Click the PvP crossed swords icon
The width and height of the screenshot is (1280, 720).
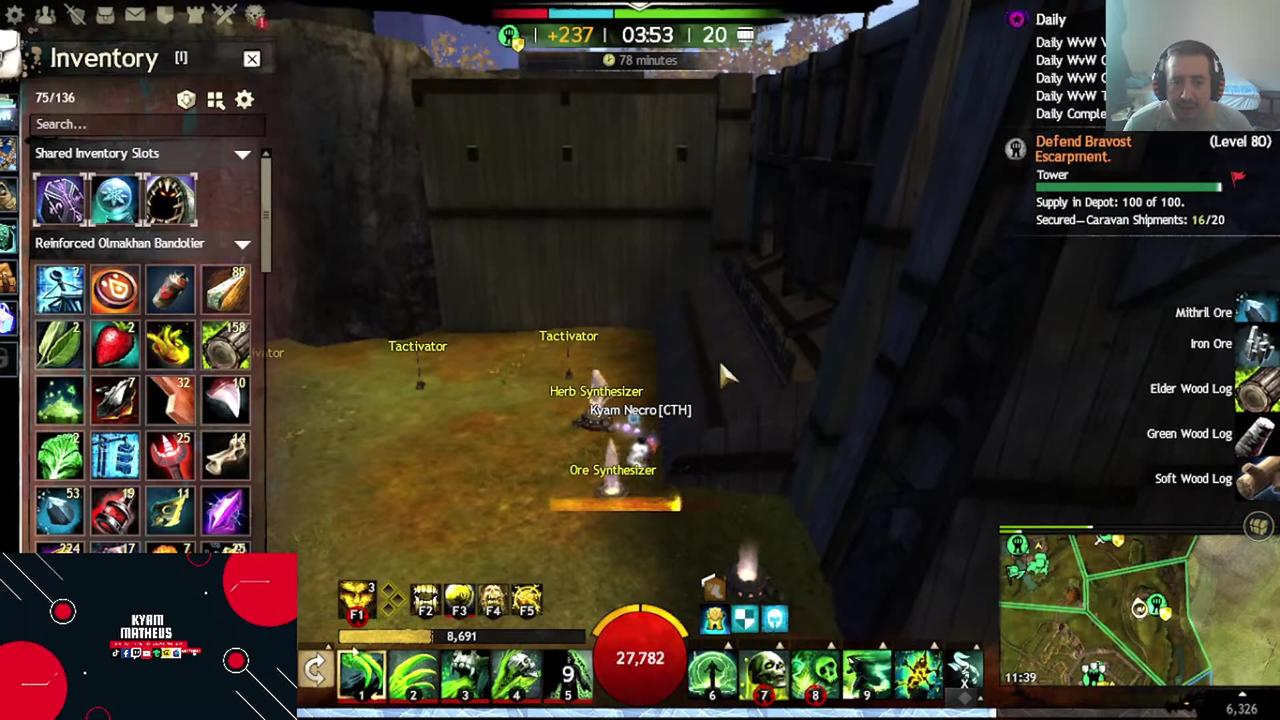[225, 14]
